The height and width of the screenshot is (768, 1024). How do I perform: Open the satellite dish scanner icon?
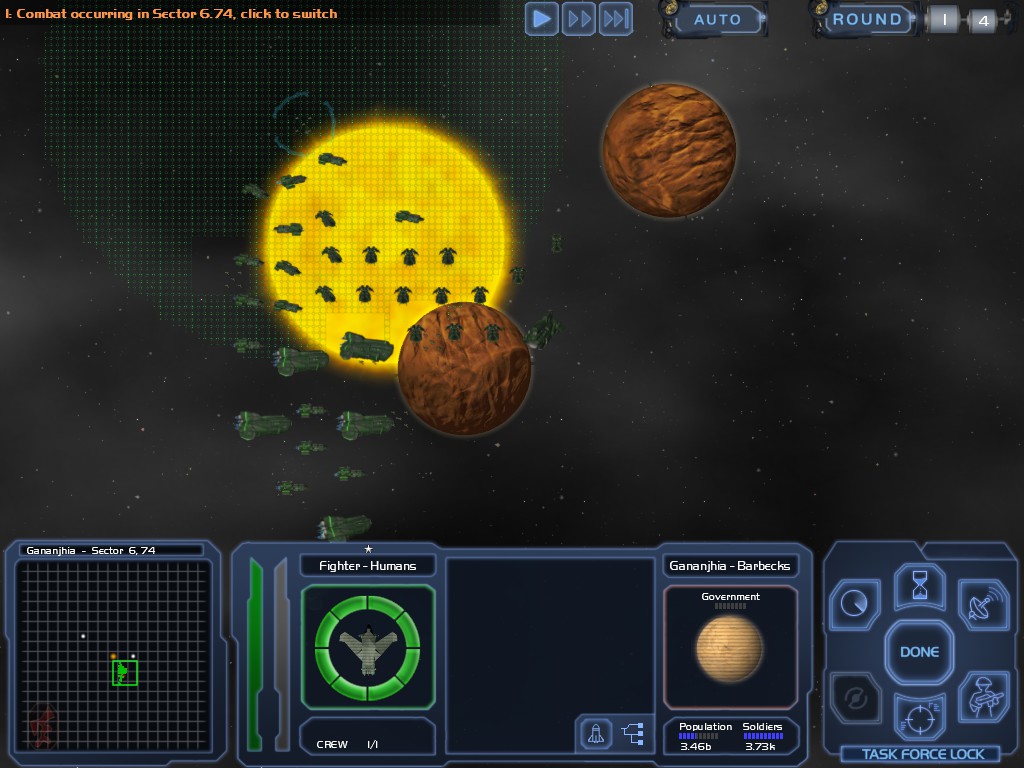[x=982, y=605]
